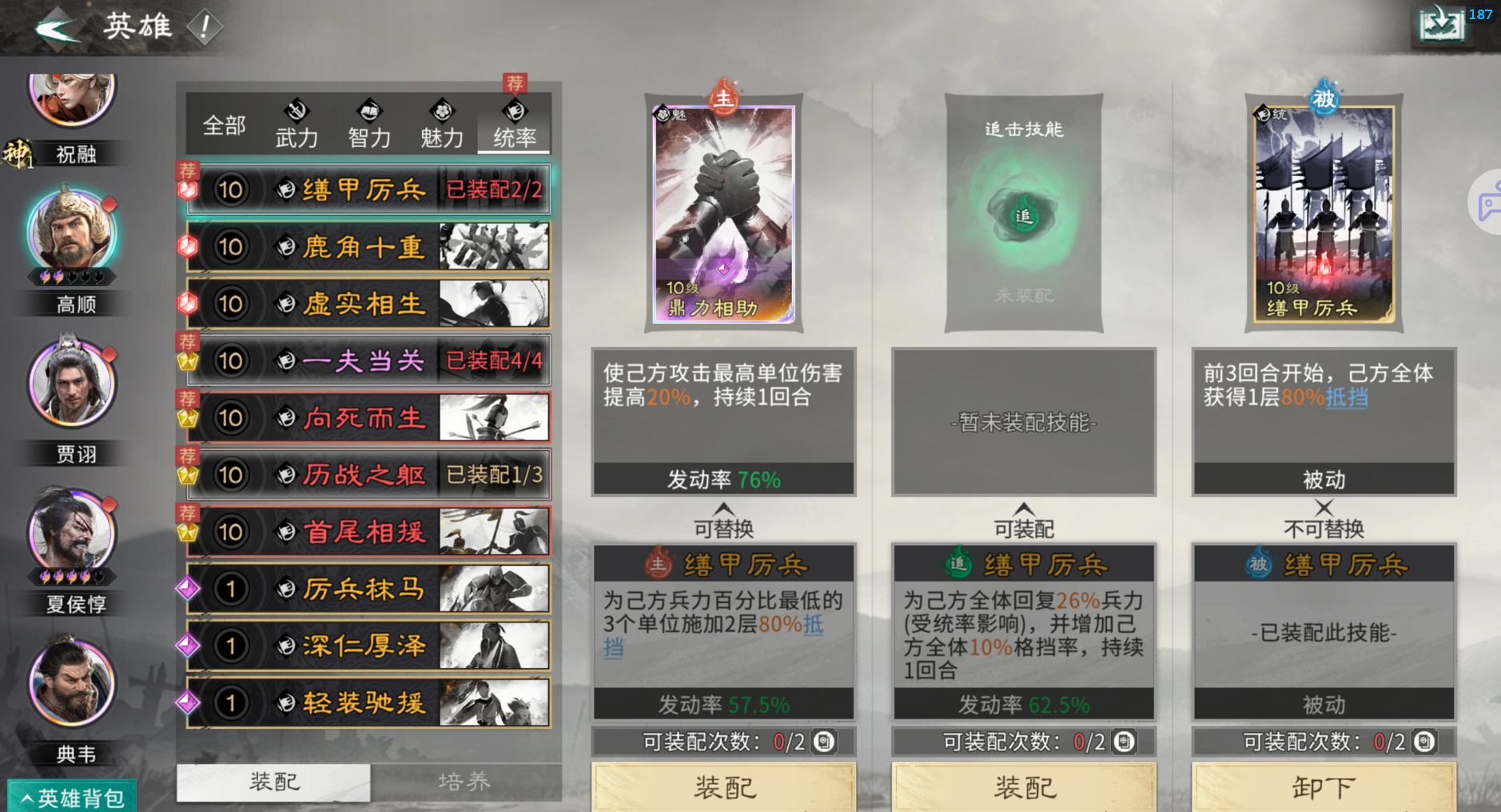1501x812 pixels.
Task: Select the 鹿角十重 skill entry
Action: tap(368, 247)
